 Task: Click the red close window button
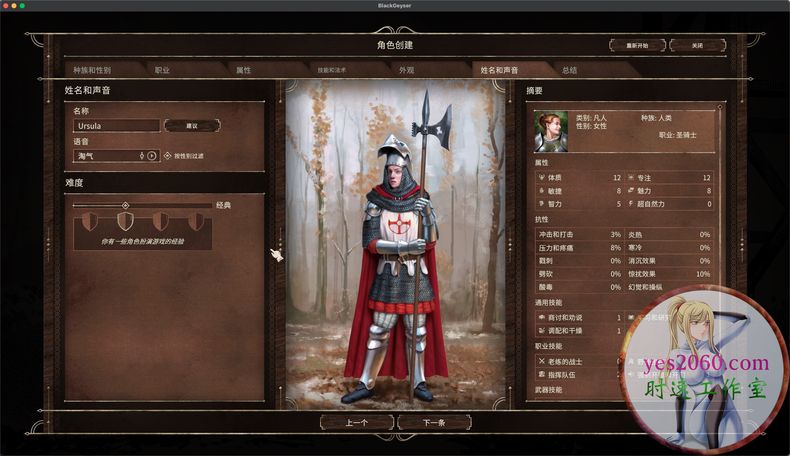pos(9,6)
